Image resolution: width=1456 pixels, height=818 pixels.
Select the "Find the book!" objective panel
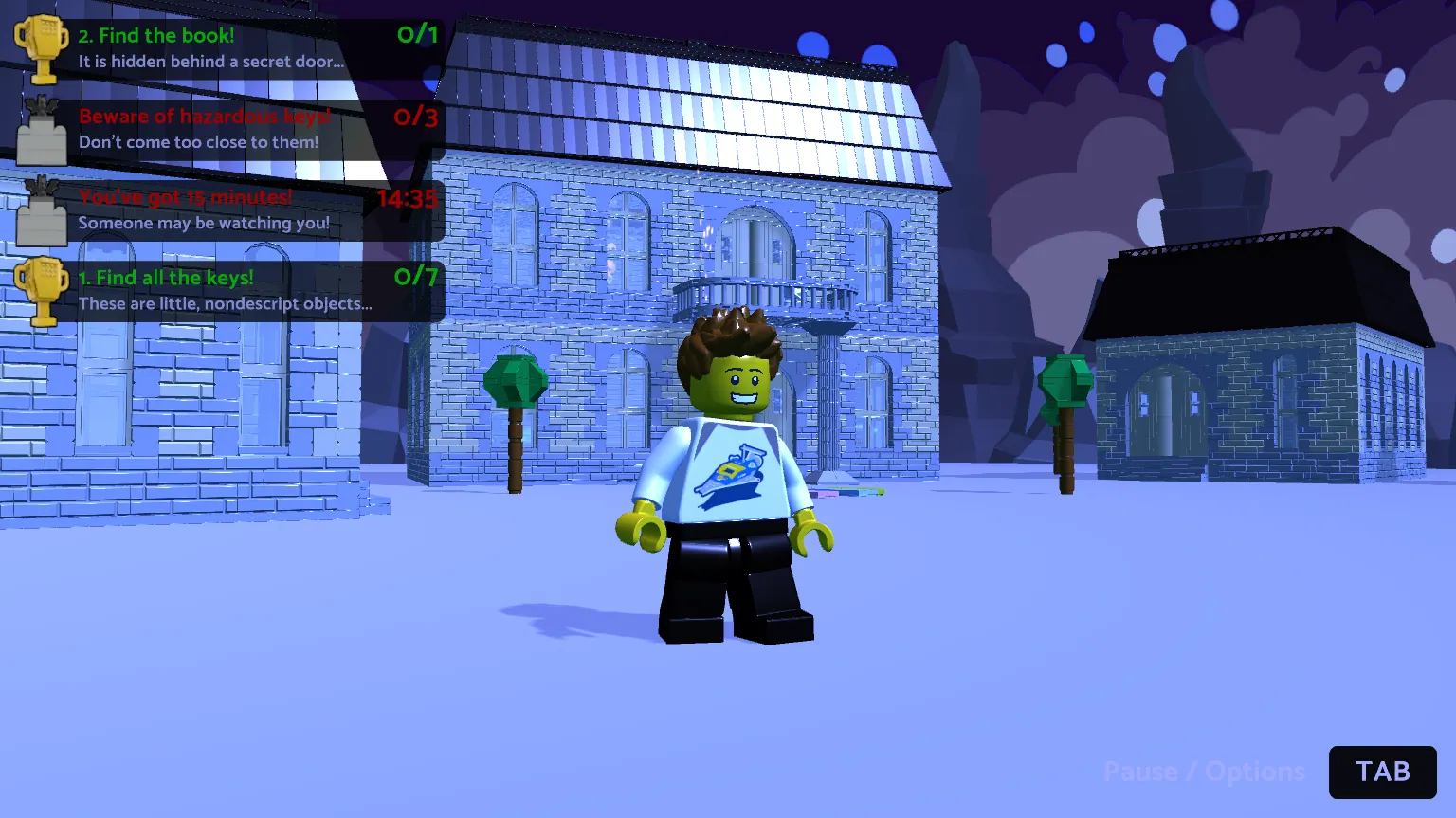pos(227,48)
